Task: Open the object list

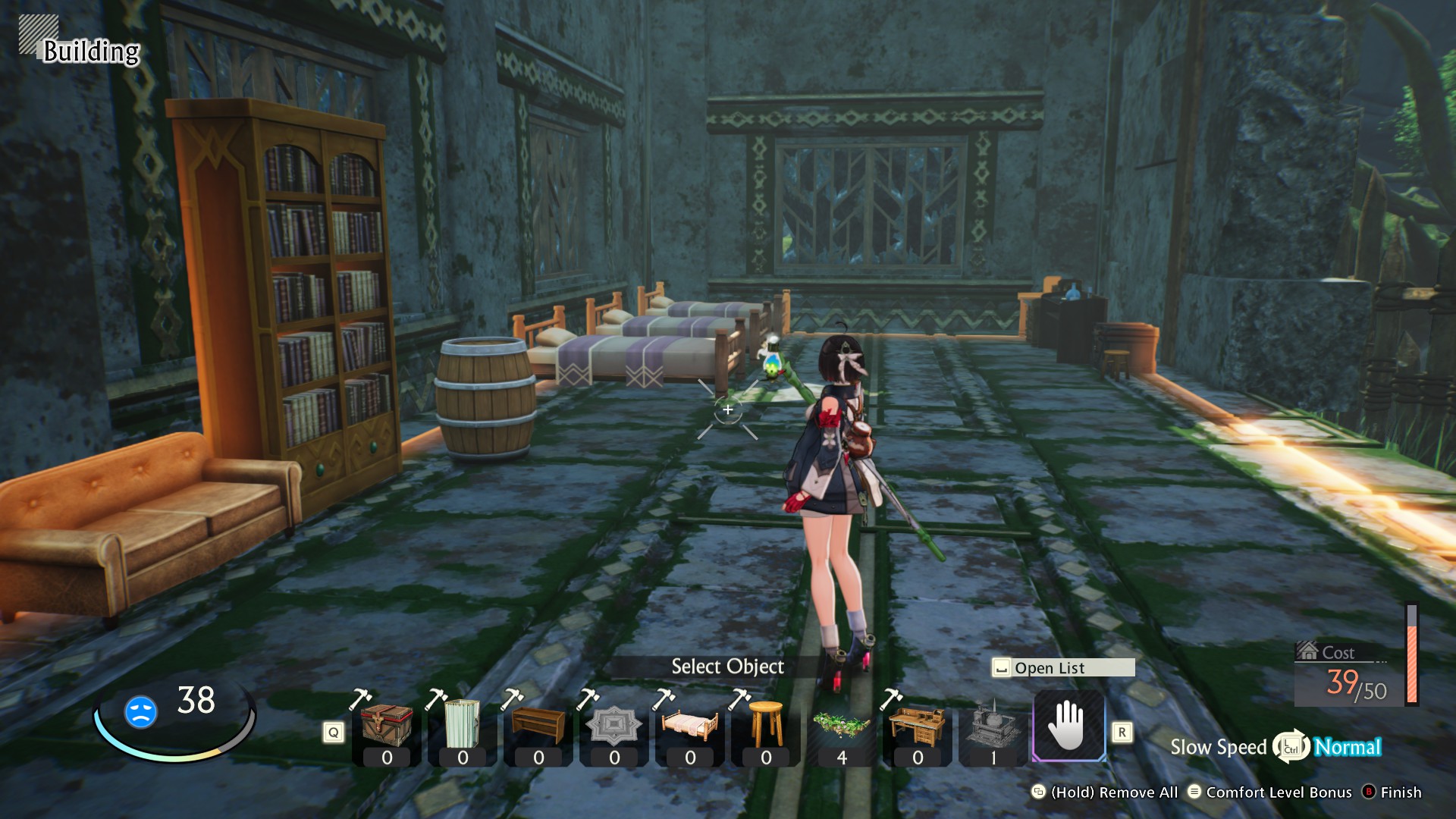Action: 1063,667
